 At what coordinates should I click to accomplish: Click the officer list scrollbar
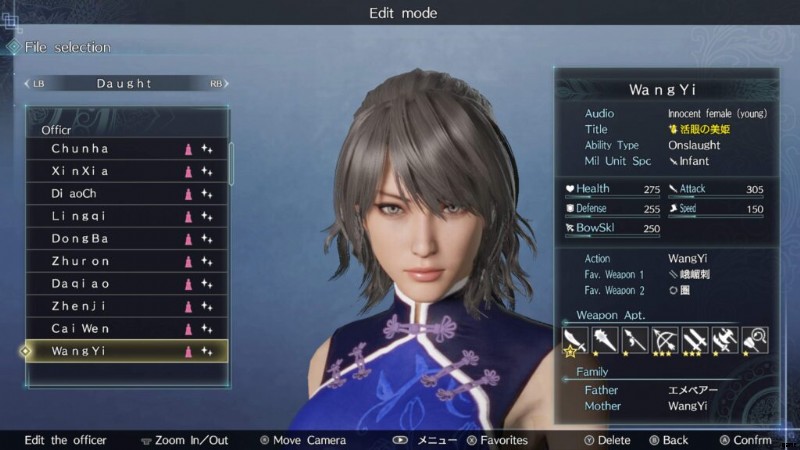[233, 164]
